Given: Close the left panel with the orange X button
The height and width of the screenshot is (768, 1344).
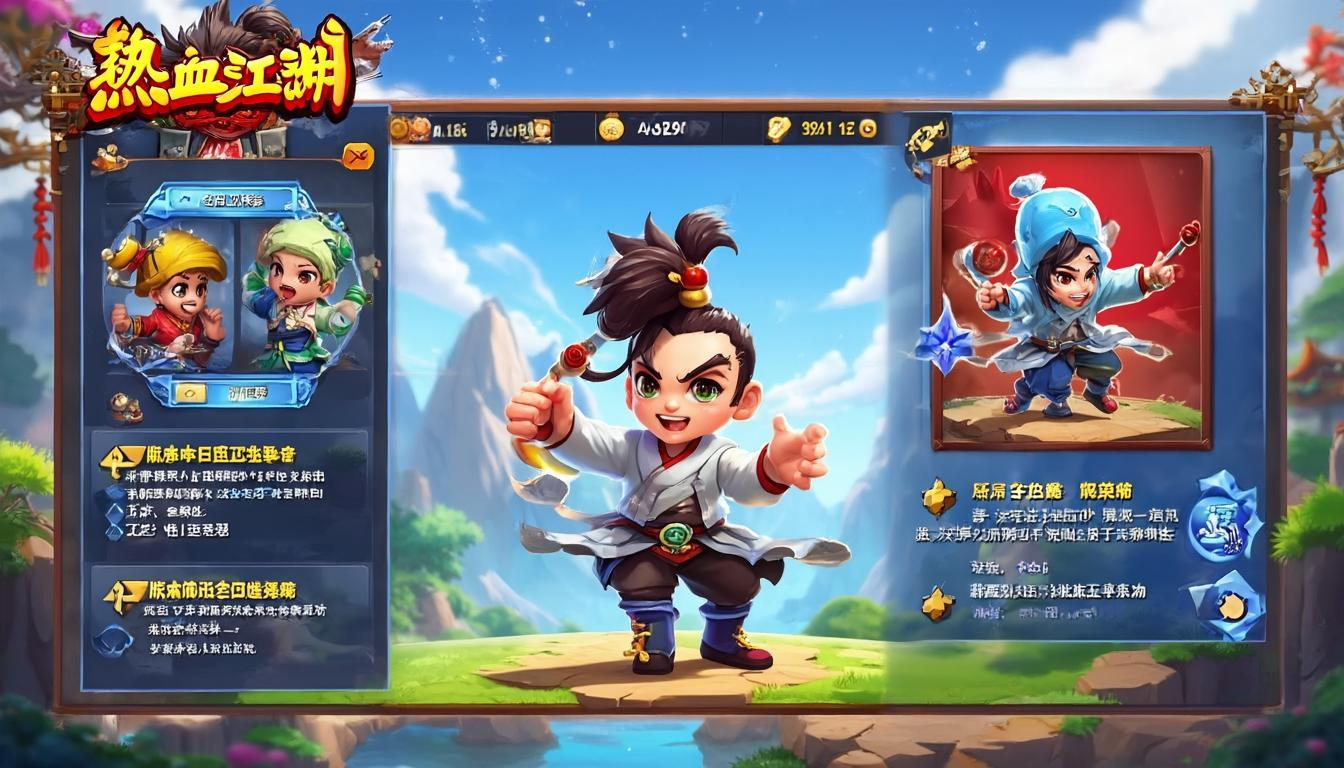Looking at the screenshot, I should click(x=357, y=155).
